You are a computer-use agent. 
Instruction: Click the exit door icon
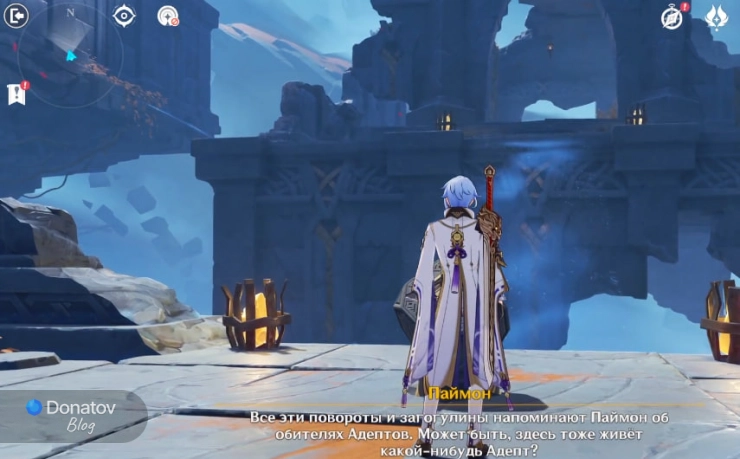point(17,15)
